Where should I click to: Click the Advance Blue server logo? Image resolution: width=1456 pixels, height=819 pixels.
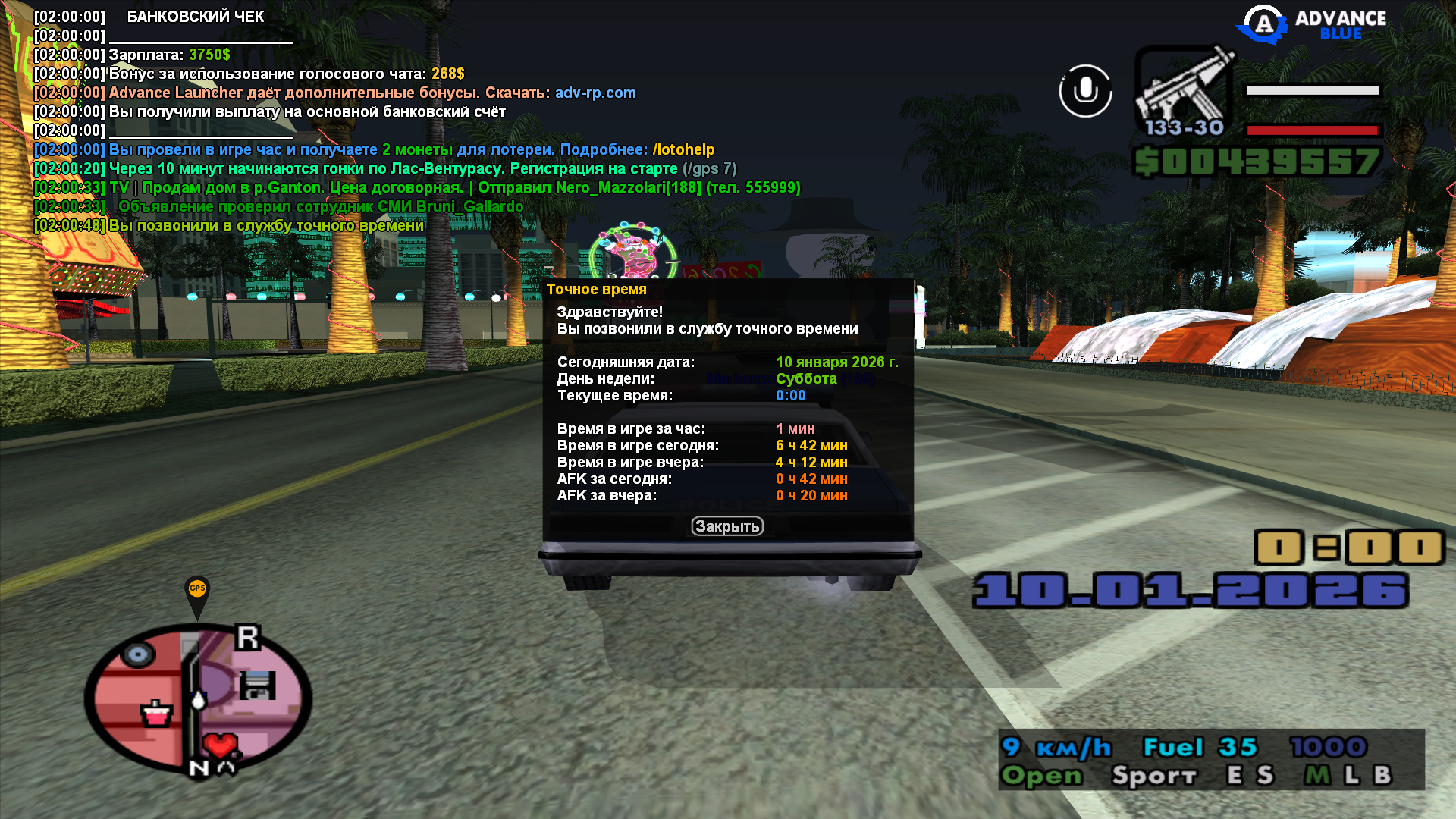1312,24
